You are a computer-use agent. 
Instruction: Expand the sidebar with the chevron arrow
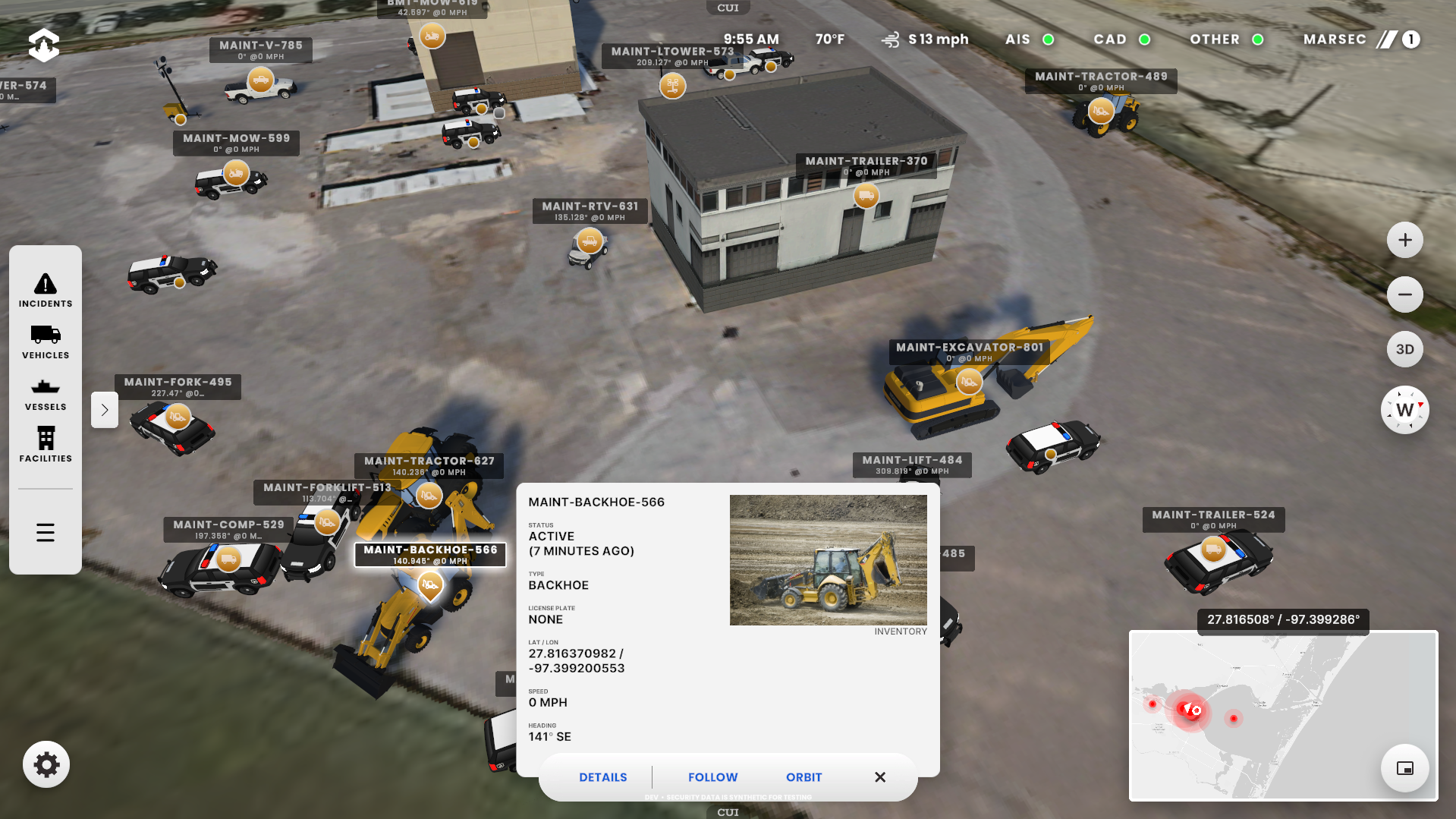coord(105,410)
